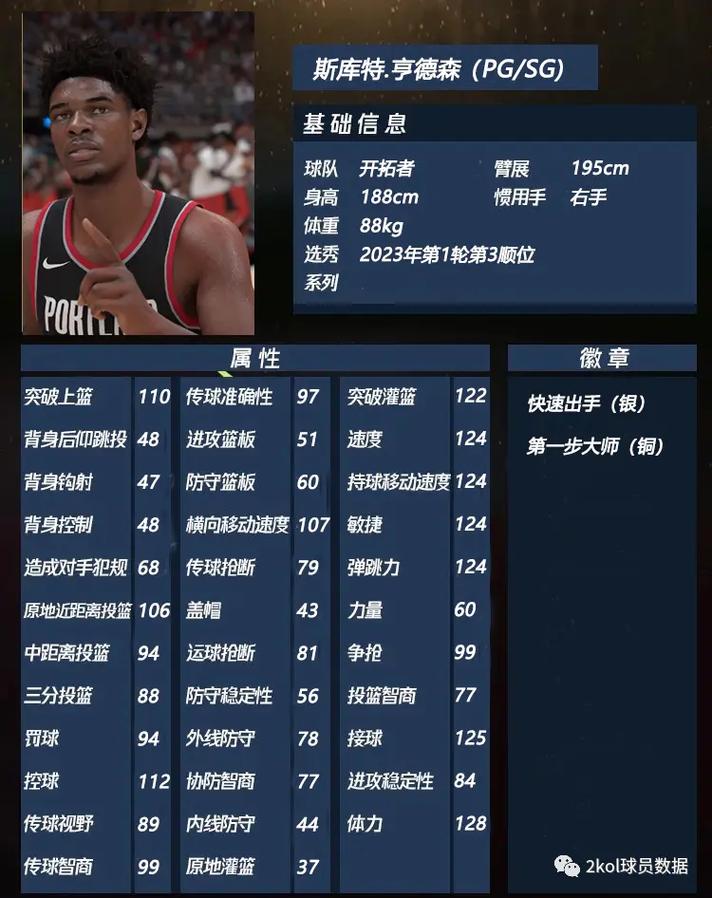Choose the 传球准确性 attribute row
This screenshot has width=712, height=898.
(x=252, y=397)
